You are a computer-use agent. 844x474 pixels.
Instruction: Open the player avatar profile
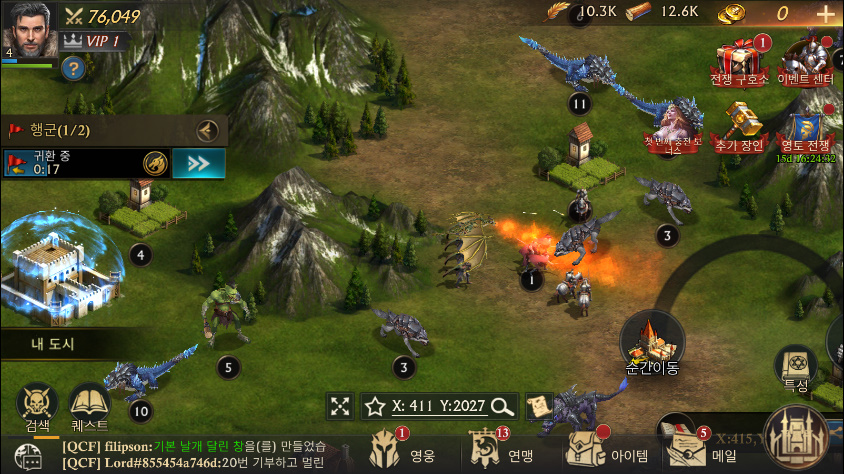(x=27, y=30)
